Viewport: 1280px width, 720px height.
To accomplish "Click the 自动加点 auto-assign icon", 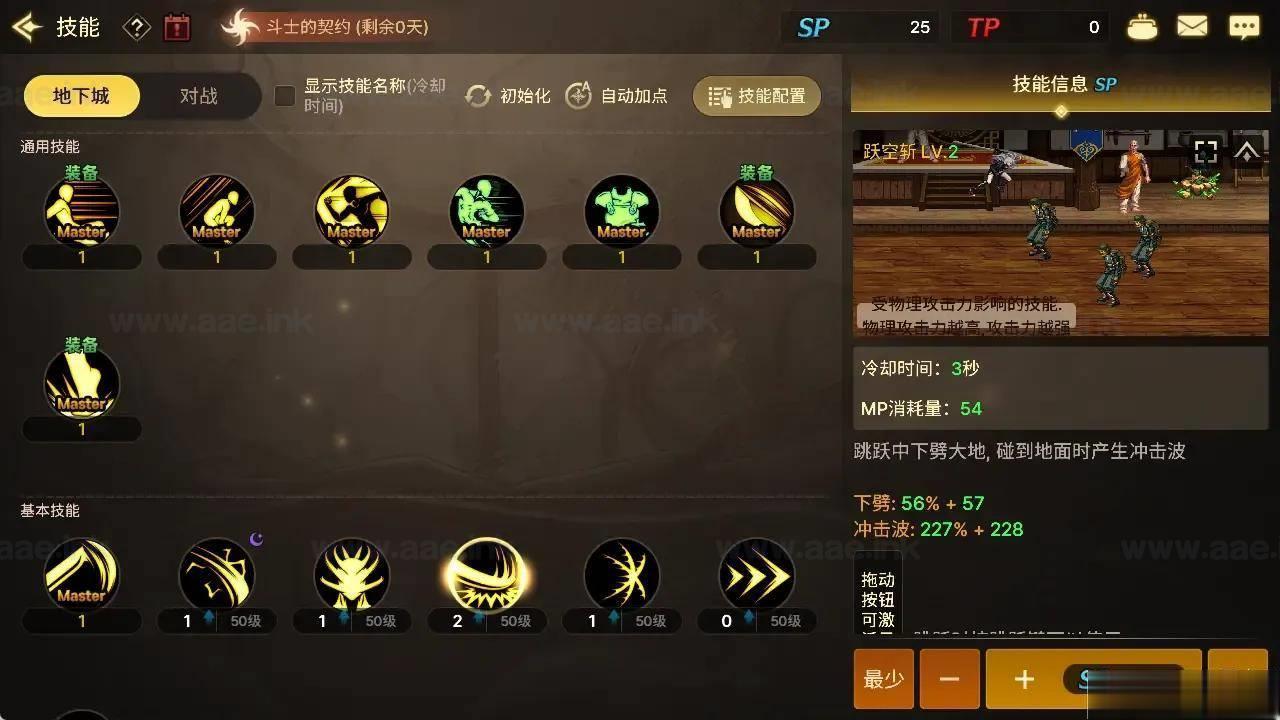I will (x=577, y=96).
